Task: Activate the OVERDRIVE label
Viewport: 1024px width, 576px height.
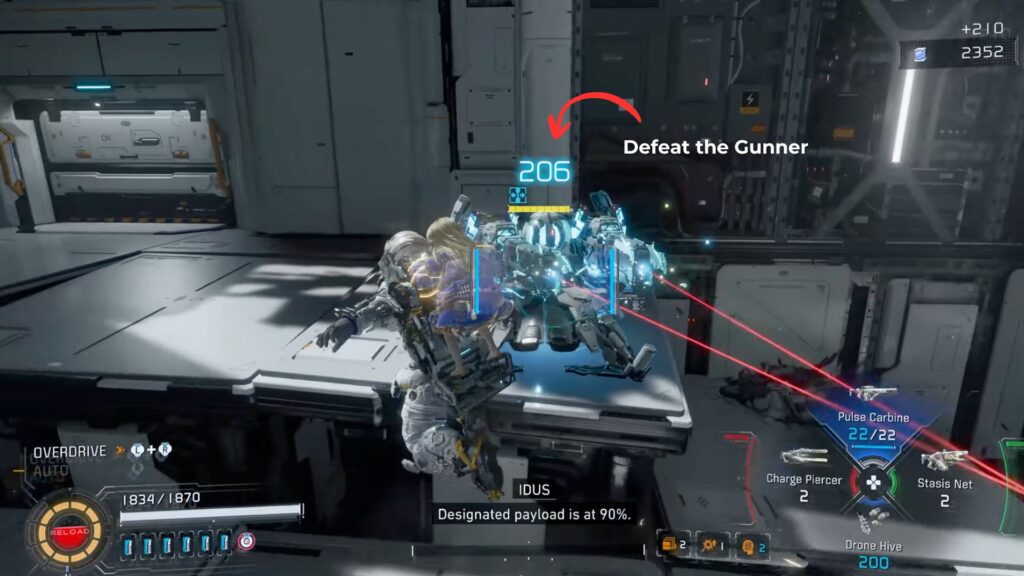Action: tap(70, 452)
